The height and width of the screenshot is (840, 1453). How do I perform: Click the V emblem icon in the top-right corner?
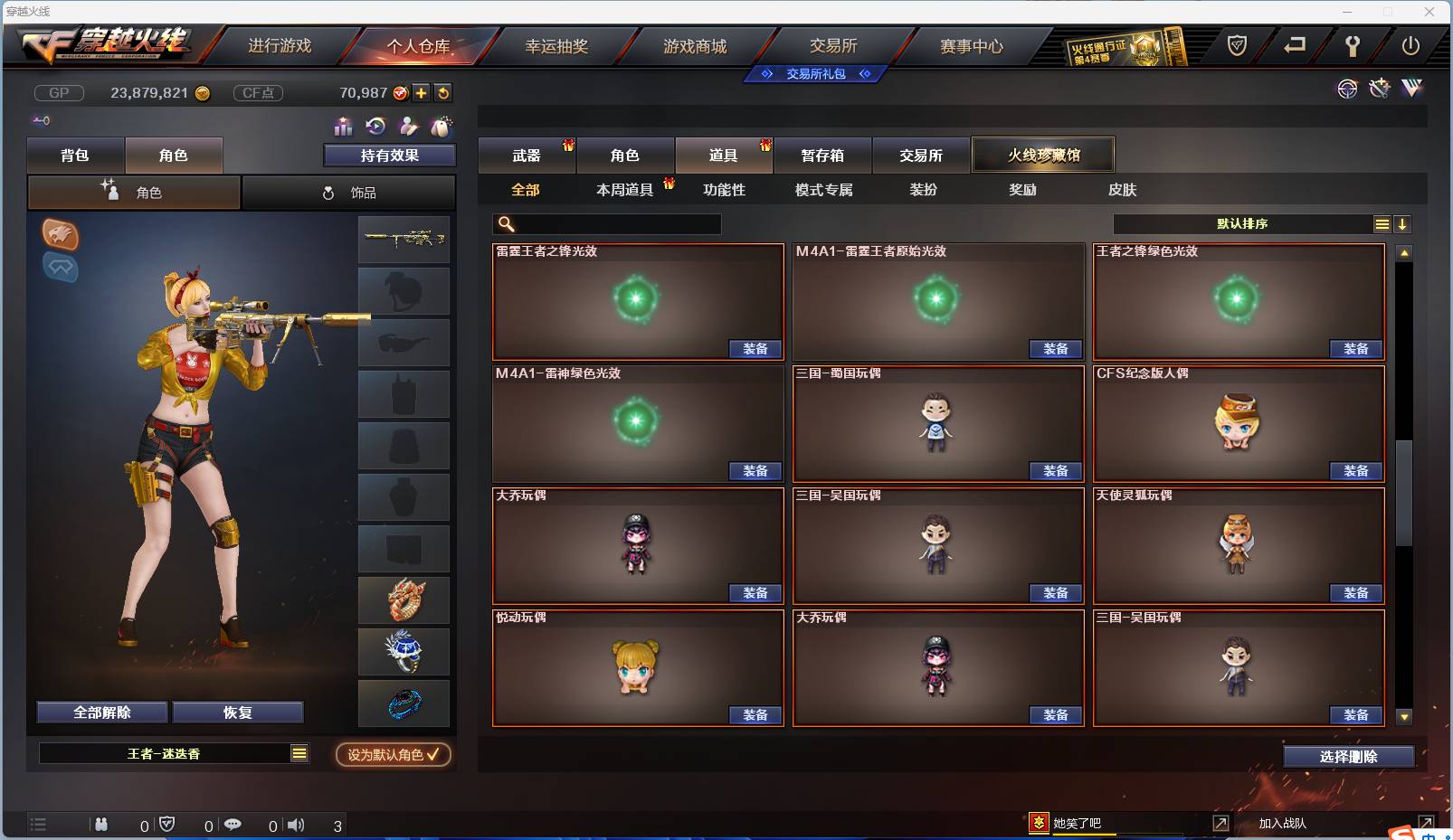pyautogui.click(x=1411, y=89)
